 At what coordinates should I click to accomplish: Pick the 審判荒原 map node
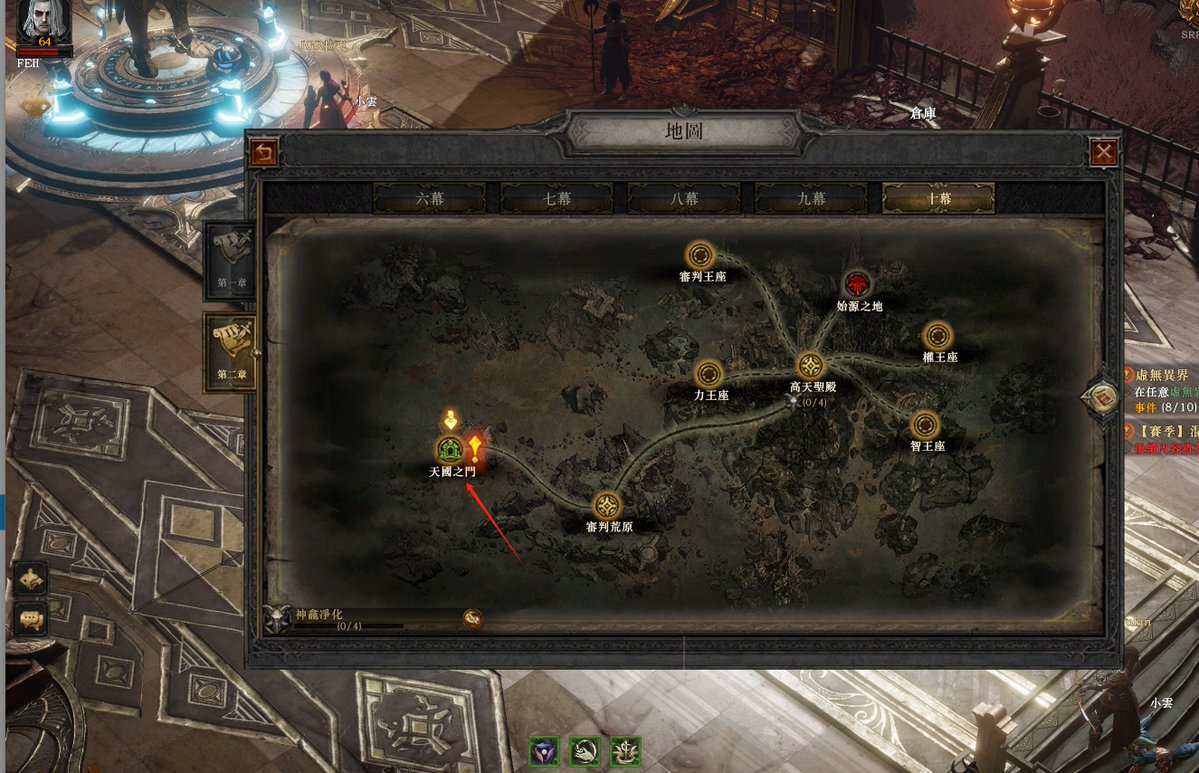click(607, 506)
